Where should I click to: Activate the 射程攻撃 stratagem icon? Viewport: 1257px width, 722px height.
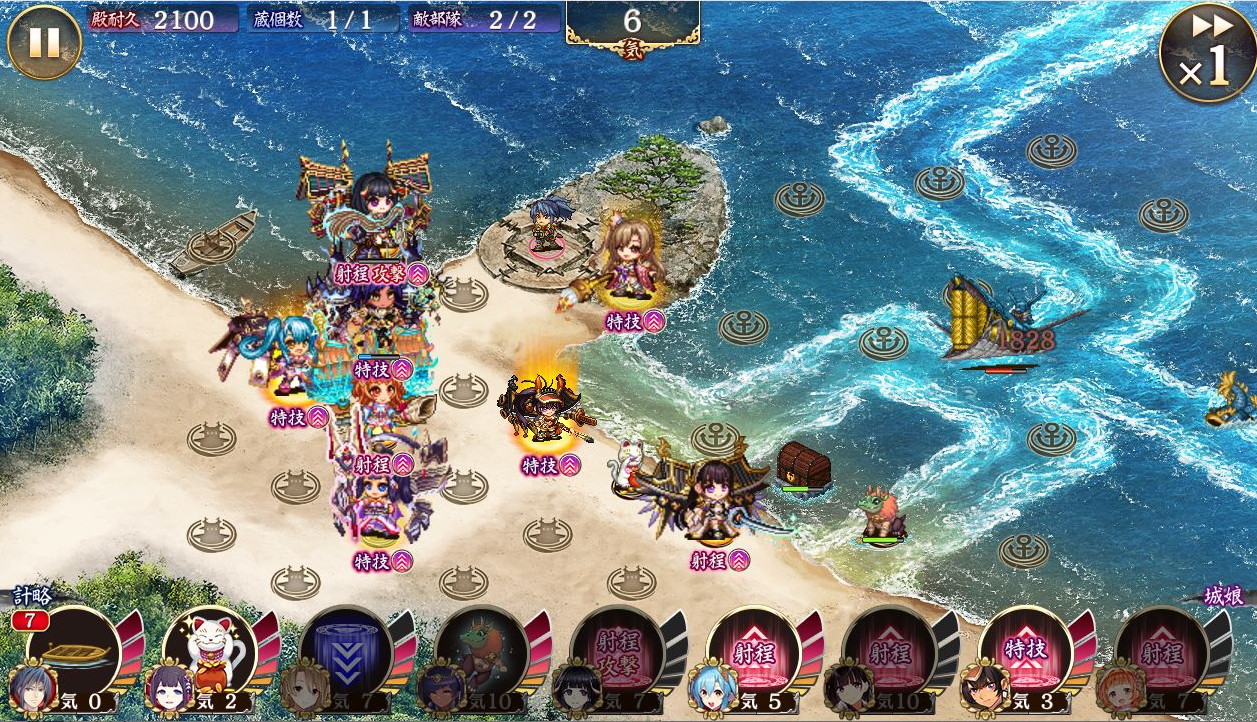[618, 652]
